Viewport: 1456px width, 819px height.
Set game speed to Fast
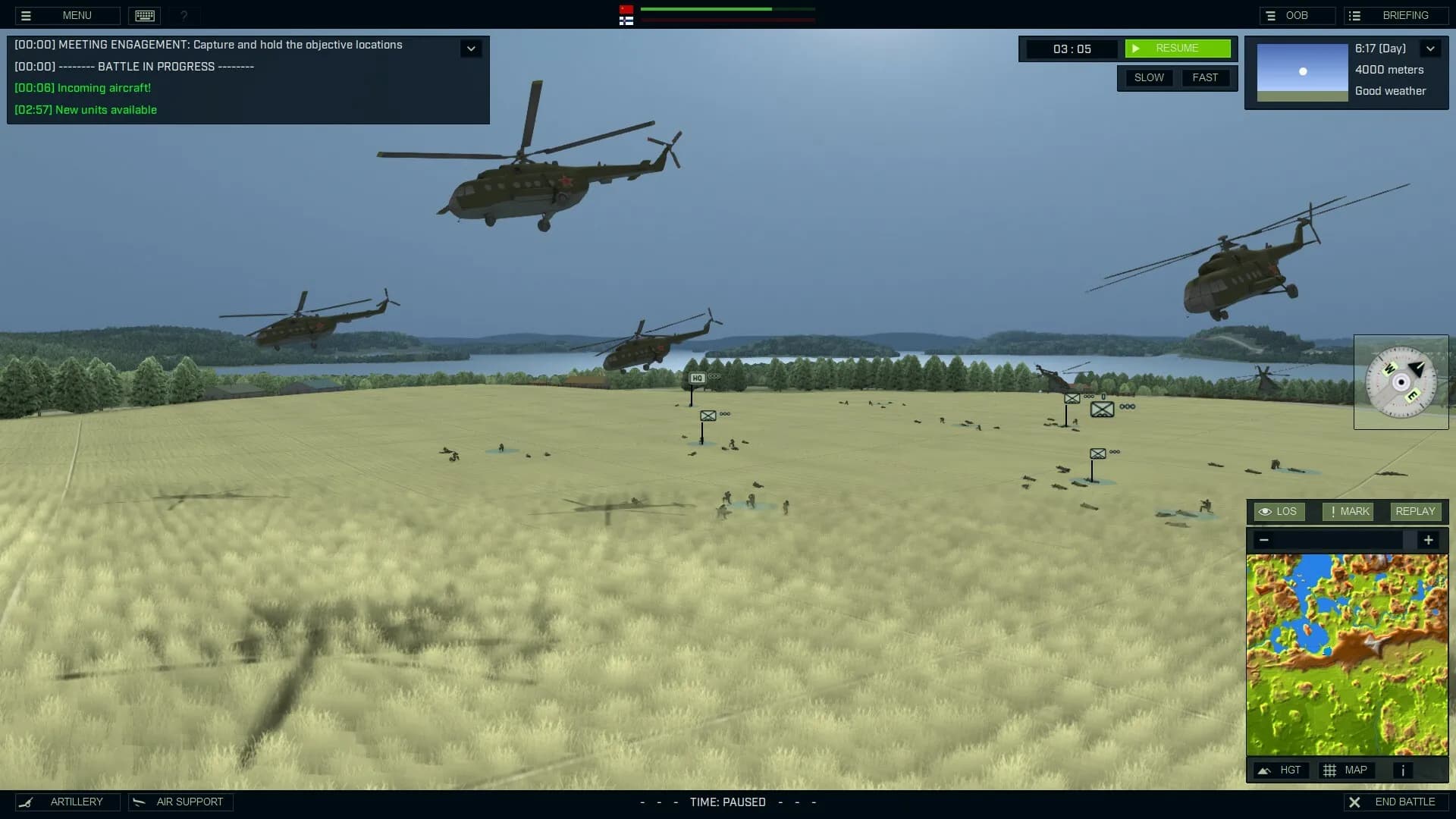[1205, 77]
